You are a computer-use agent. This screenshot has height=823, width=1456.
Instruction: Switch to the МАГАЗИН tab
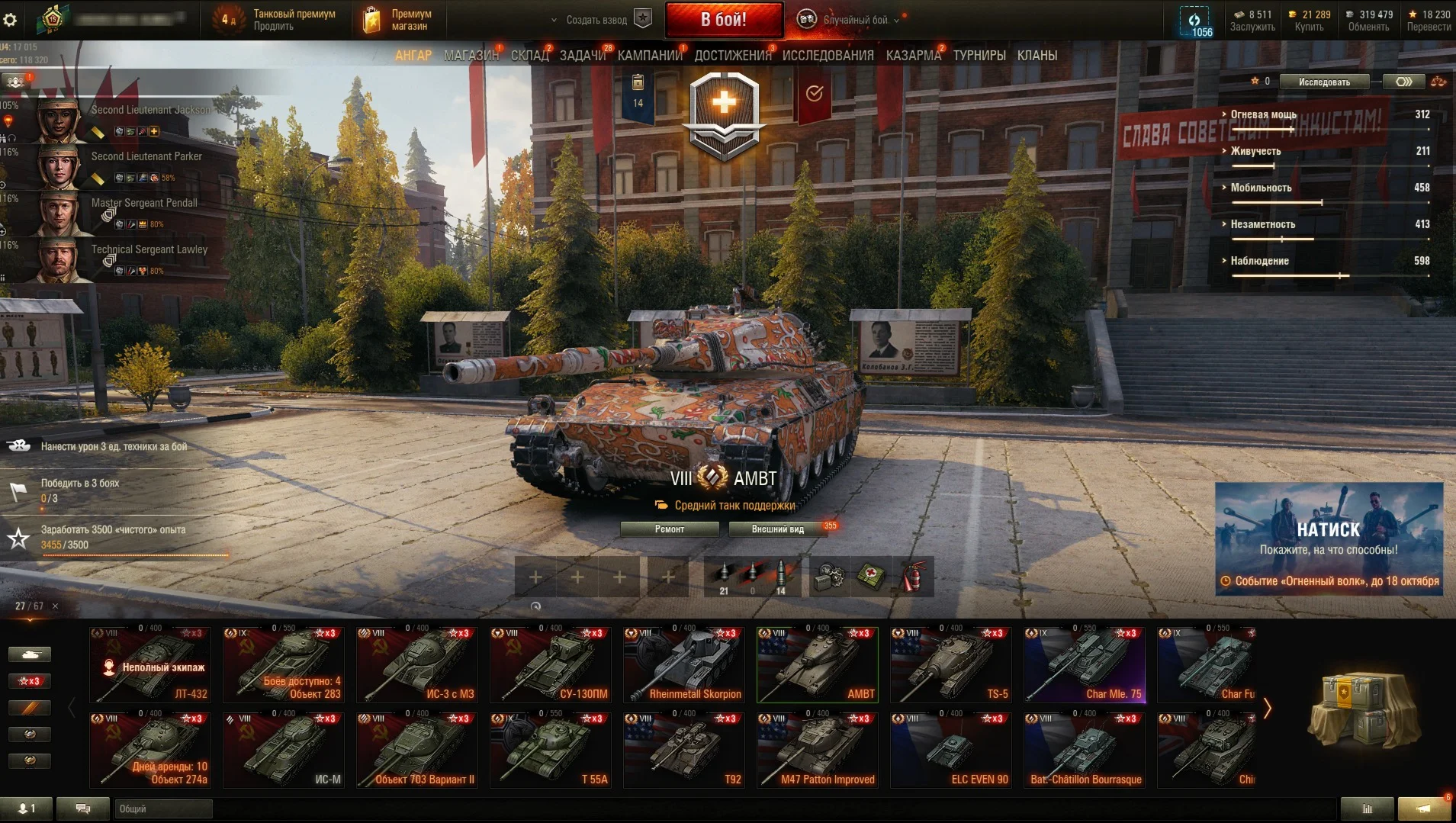point(471,56)
